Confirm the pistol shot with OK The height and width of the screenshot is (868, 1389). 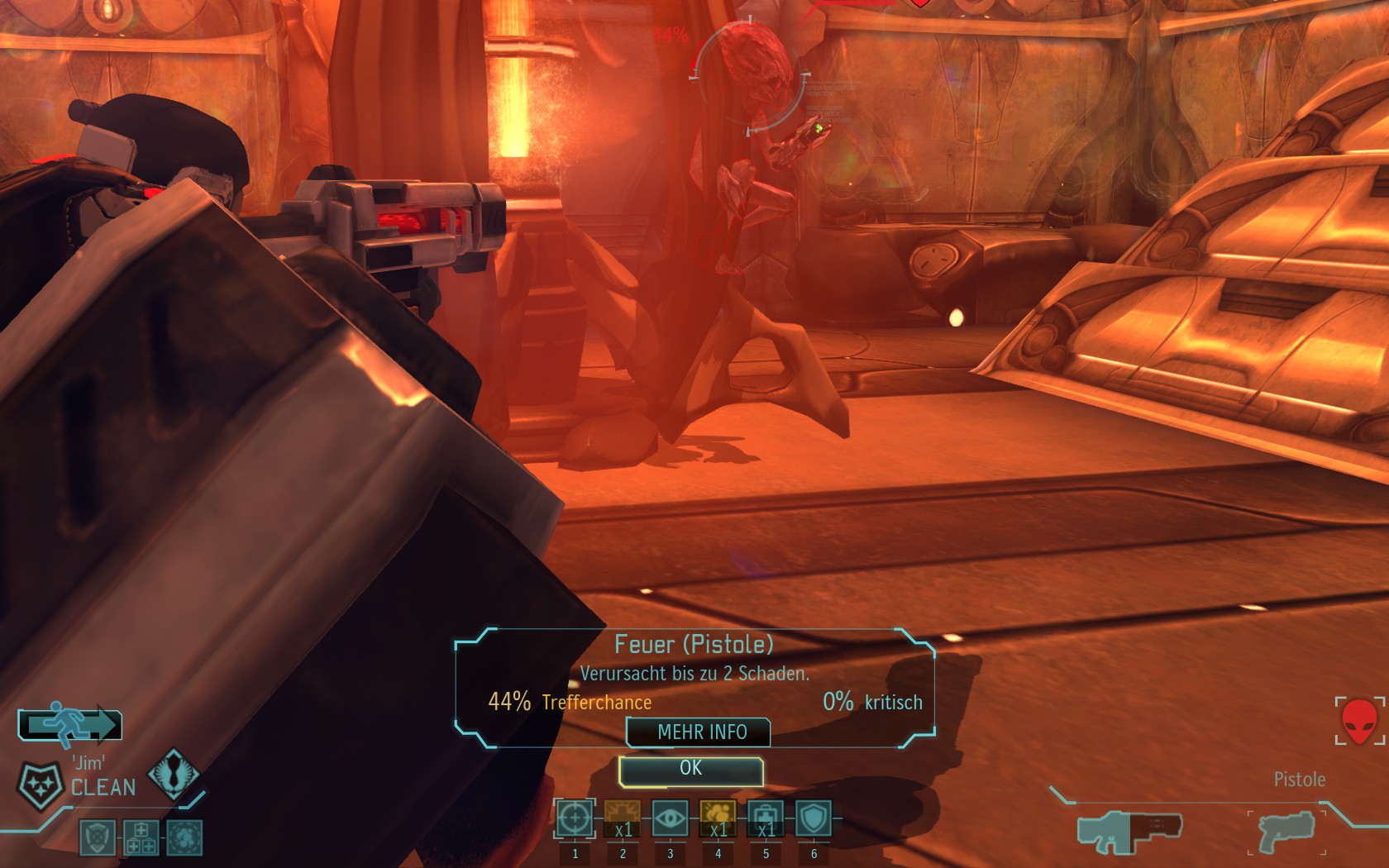pos(690,770)
